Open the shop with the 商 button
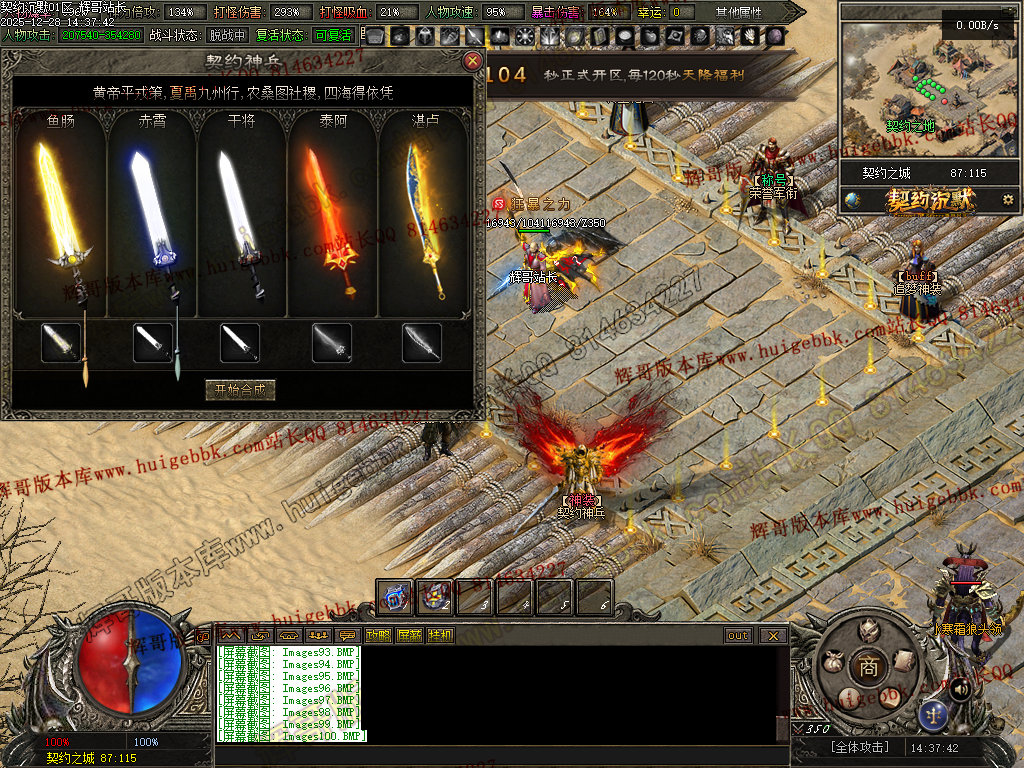This screenshot has height=768, width=1024. point(868,667)
